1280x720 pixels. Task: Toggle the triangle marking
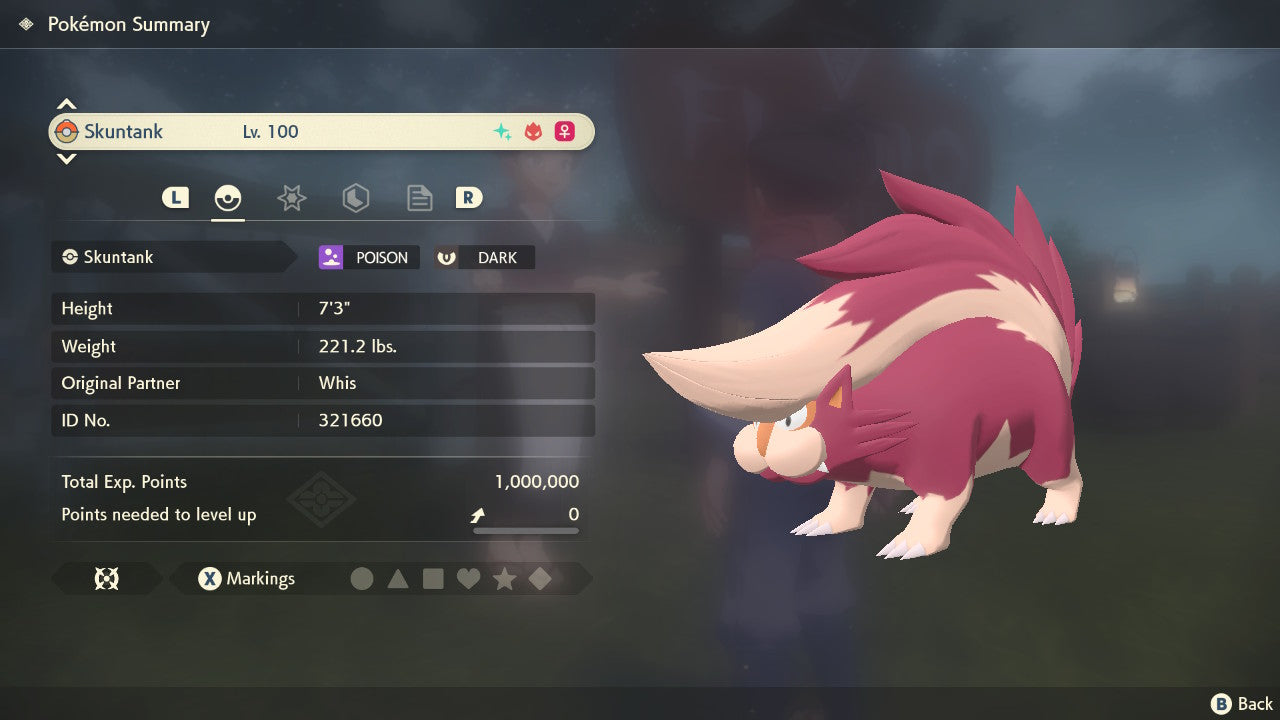pyautogui.click(x=398, y=579)
